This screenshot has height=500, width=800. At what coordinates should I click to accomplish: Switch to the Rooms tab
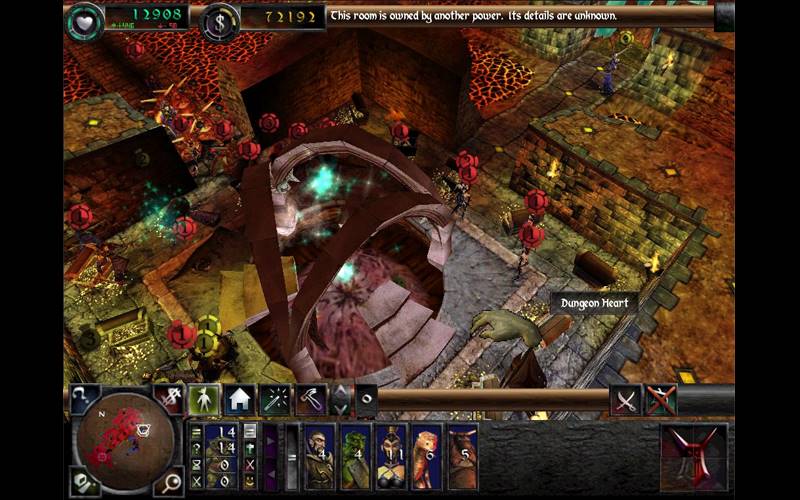point(238,399)
